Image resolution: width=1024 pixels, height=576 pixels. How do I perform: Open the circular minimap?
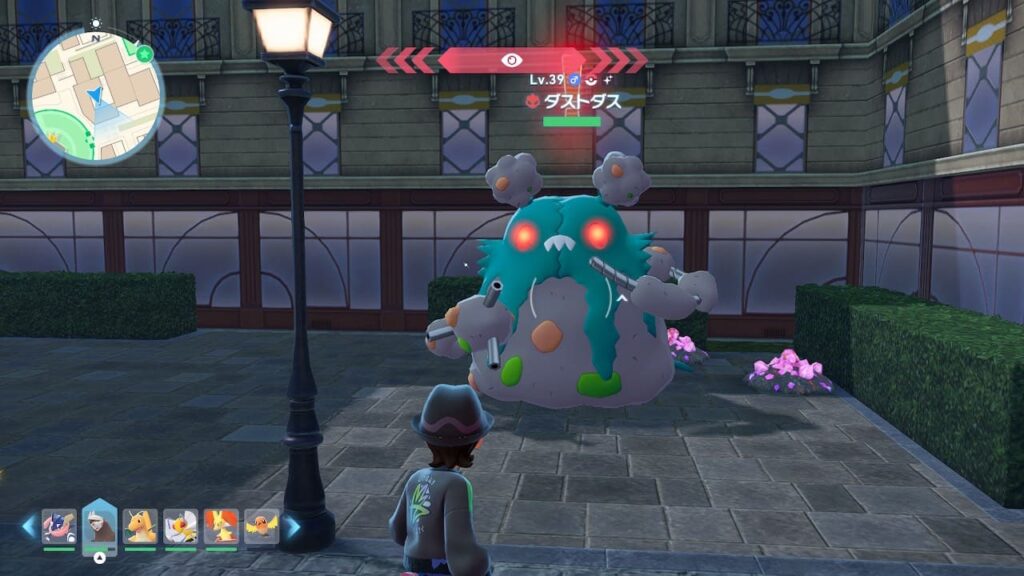pyautogui.click(x=95, y=97)
